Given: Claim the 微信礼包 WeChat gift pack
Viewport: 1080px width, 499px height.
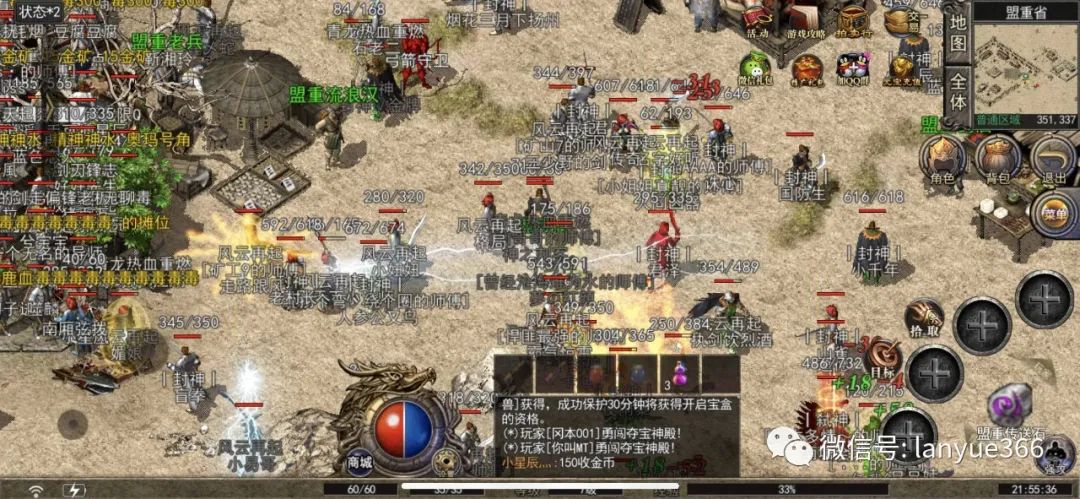Looking at the screenshot, I should point(757,66).
